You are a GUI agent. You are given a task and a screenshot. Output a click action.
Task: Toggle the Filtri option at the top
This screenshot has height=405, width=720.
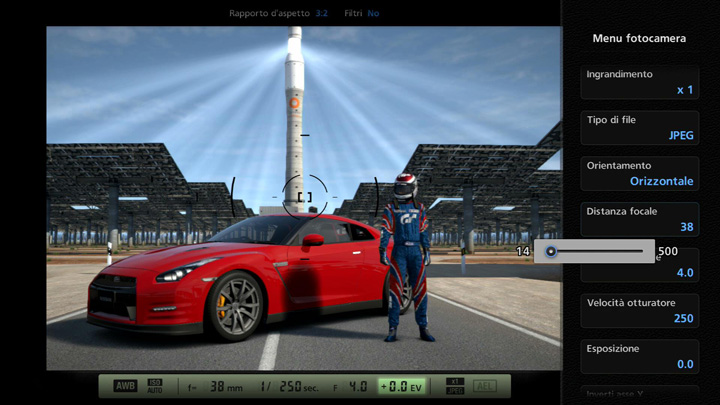tap(372, 14)
